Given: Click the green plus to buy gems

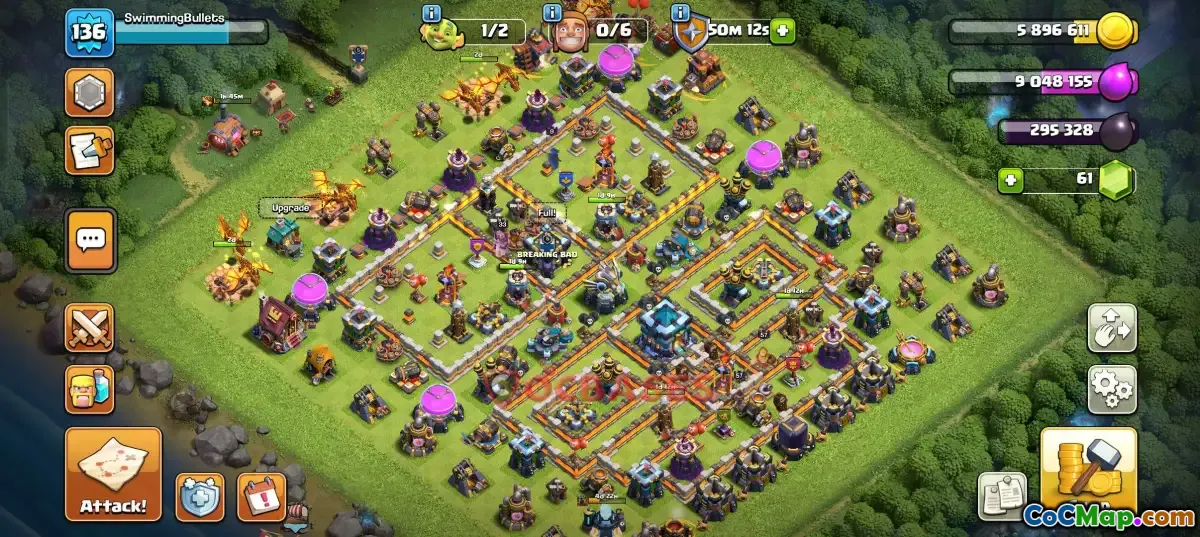Looking at the screenshot, I should tap(1010, 180).
